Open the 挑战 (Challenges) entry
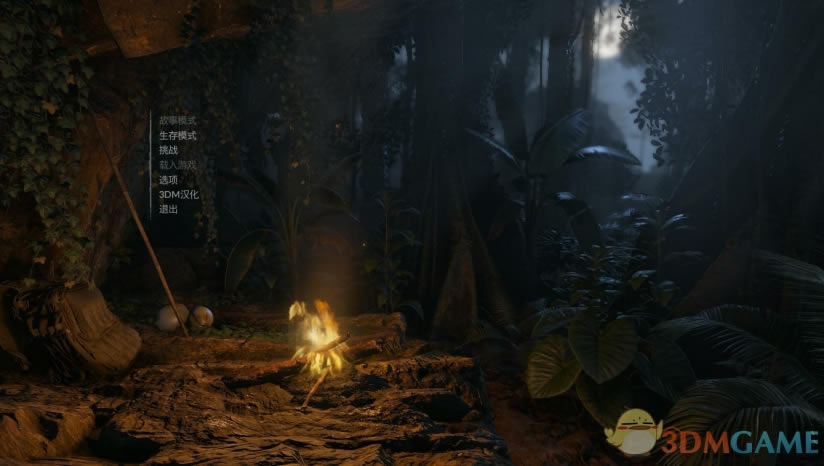 pyautogui.click(x=168, y=150)
